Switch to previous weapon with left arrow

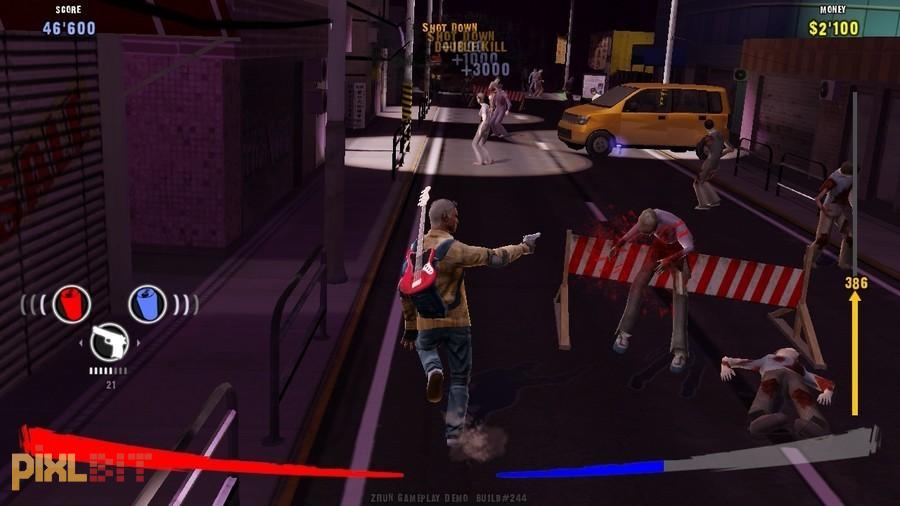pos(82,344)
